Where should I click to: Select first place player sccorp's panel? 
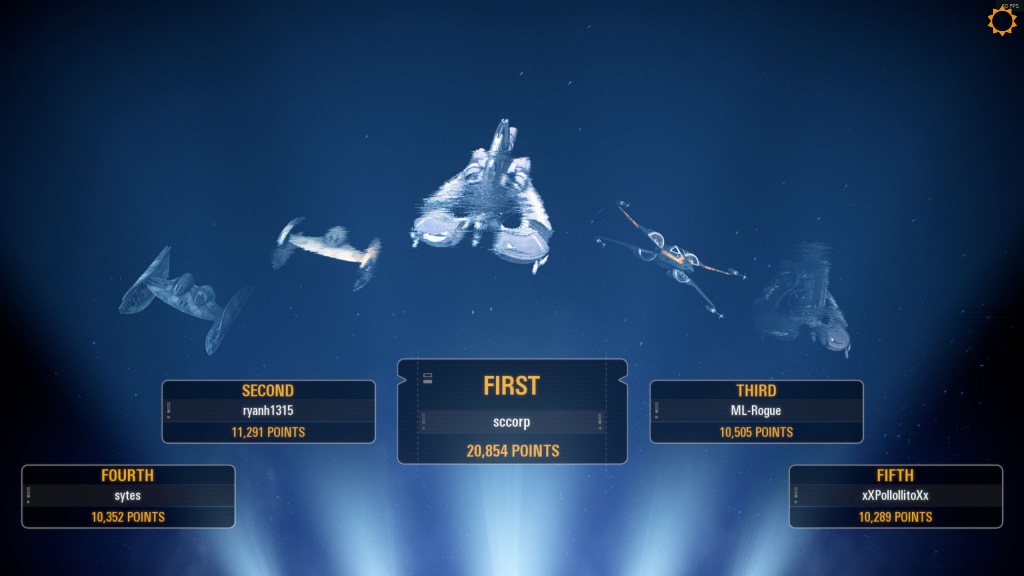coord(512,412)
